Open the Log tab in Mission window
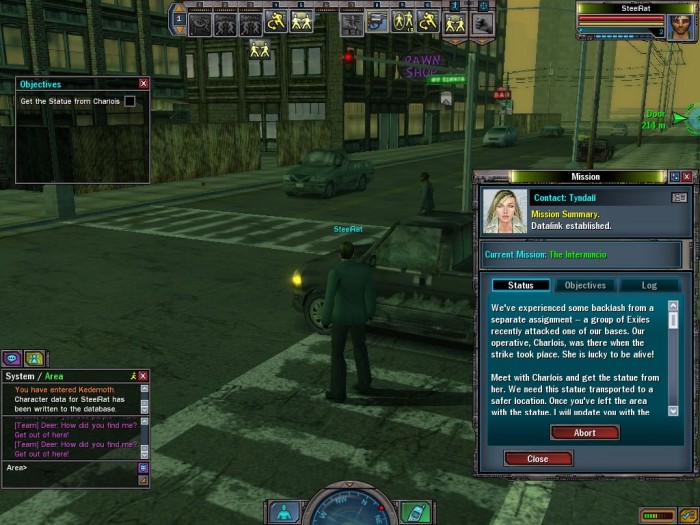Image resolution: width=700 pixels, height=525 pixels. click(x=648, y=286)
